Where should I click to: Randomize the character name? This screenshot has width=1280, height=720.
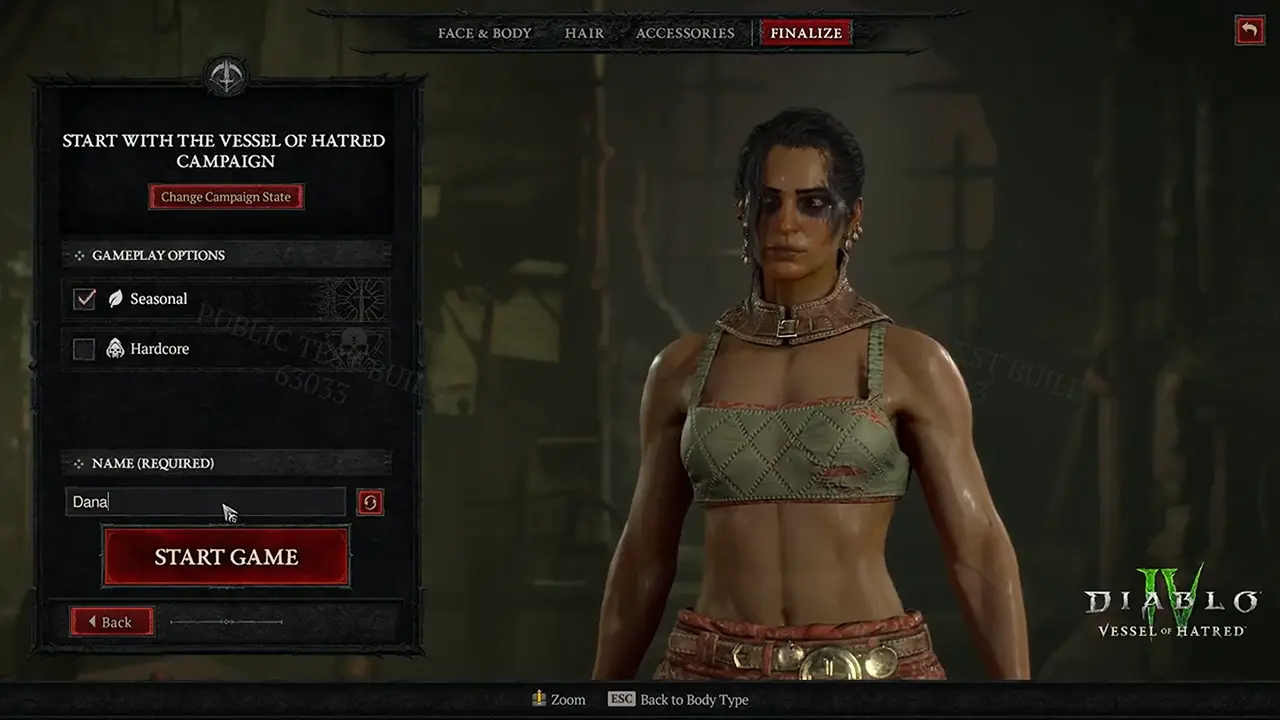[x=370, y=502]
